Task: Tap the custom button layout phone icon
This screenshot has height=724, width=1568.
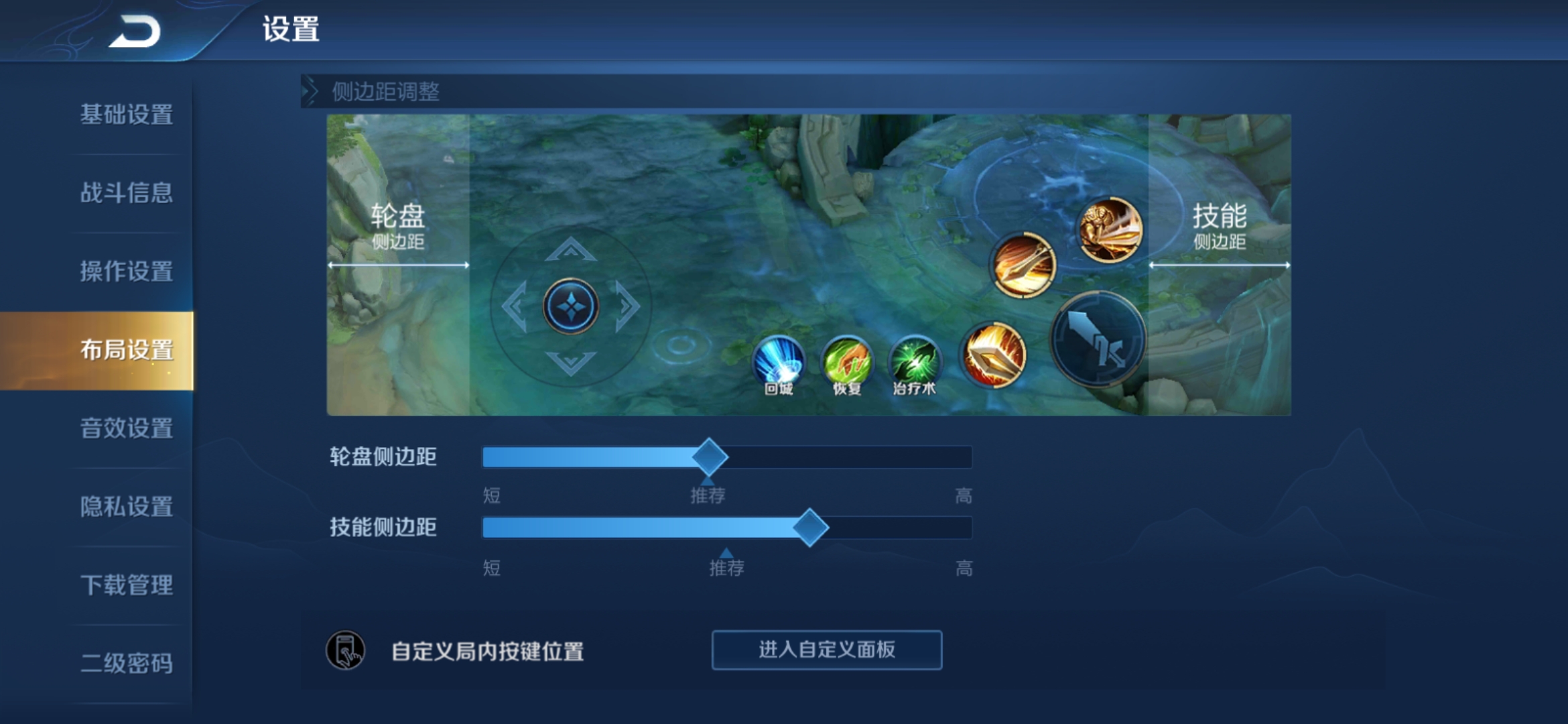Action: [347, 650]
